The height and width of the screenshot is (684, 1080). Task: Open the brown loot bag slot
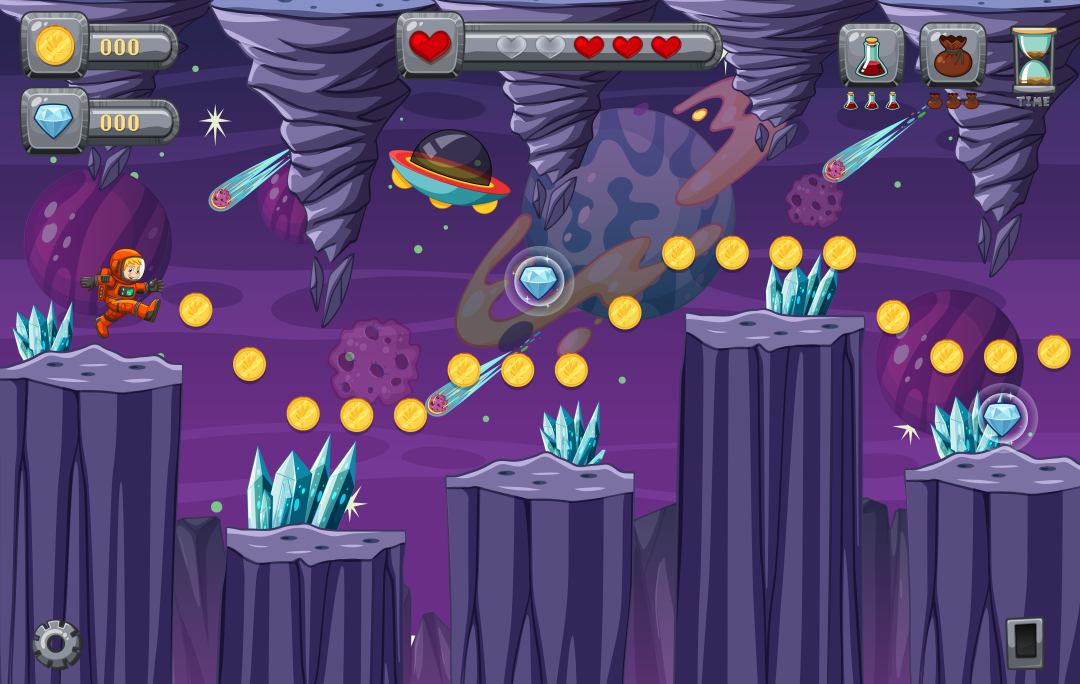tap(952, 55)
